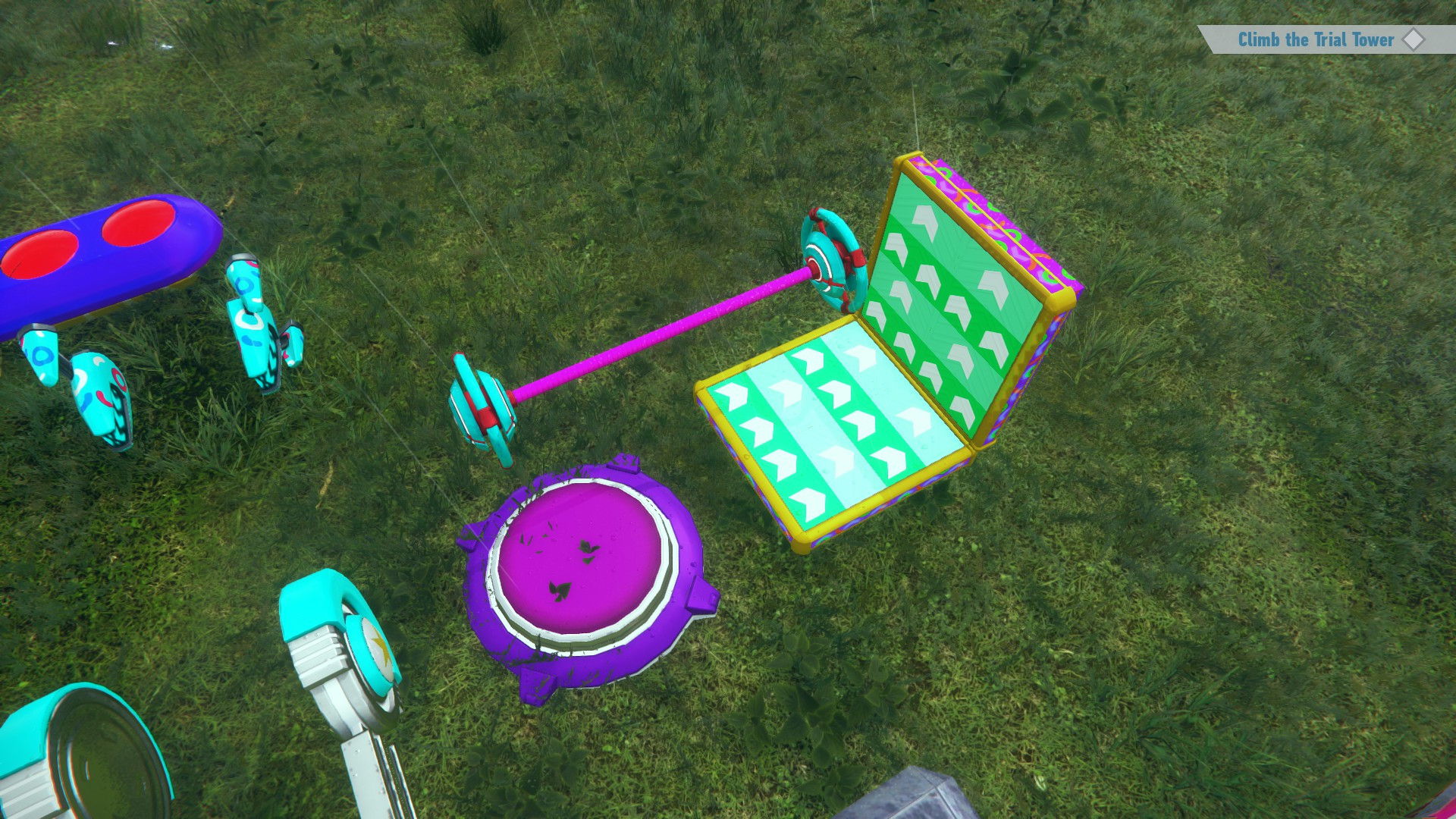Select the pink barbell's right turquoise wheel
This screenshot has width=1456, height=819.
point(830,258)
